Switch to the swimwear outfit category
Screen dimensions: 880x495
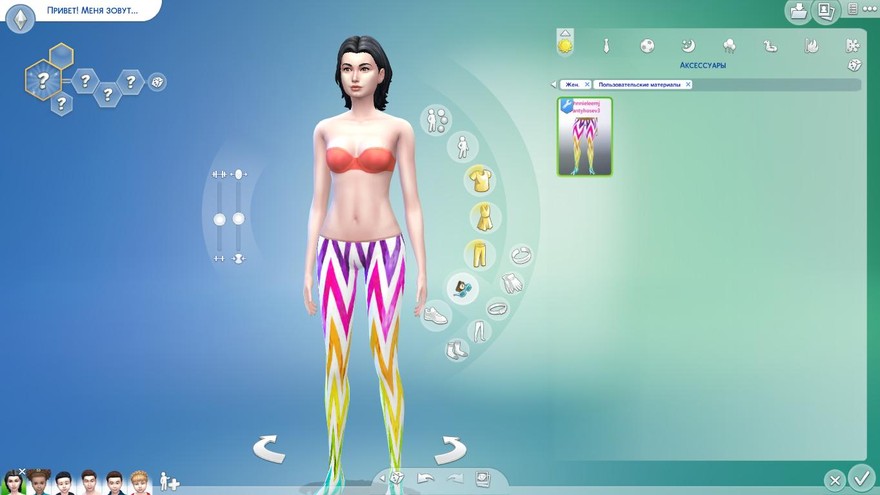click(x=770, y=45)
